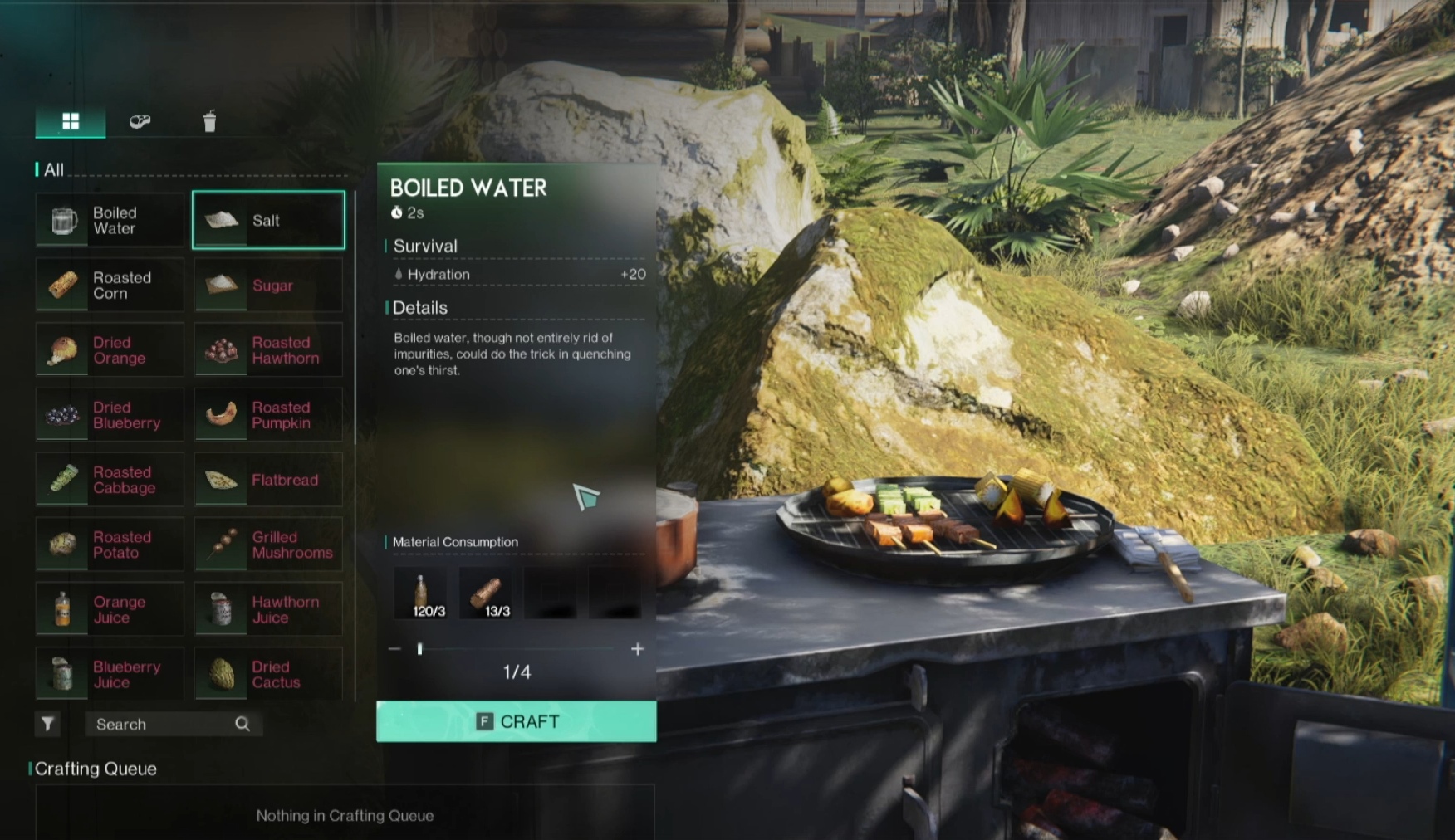The height and width of the screenshot is (840, 1455).
Task: Select the Dried Cactus recipe
Action: pyautogui.click(x=268, y=674)
